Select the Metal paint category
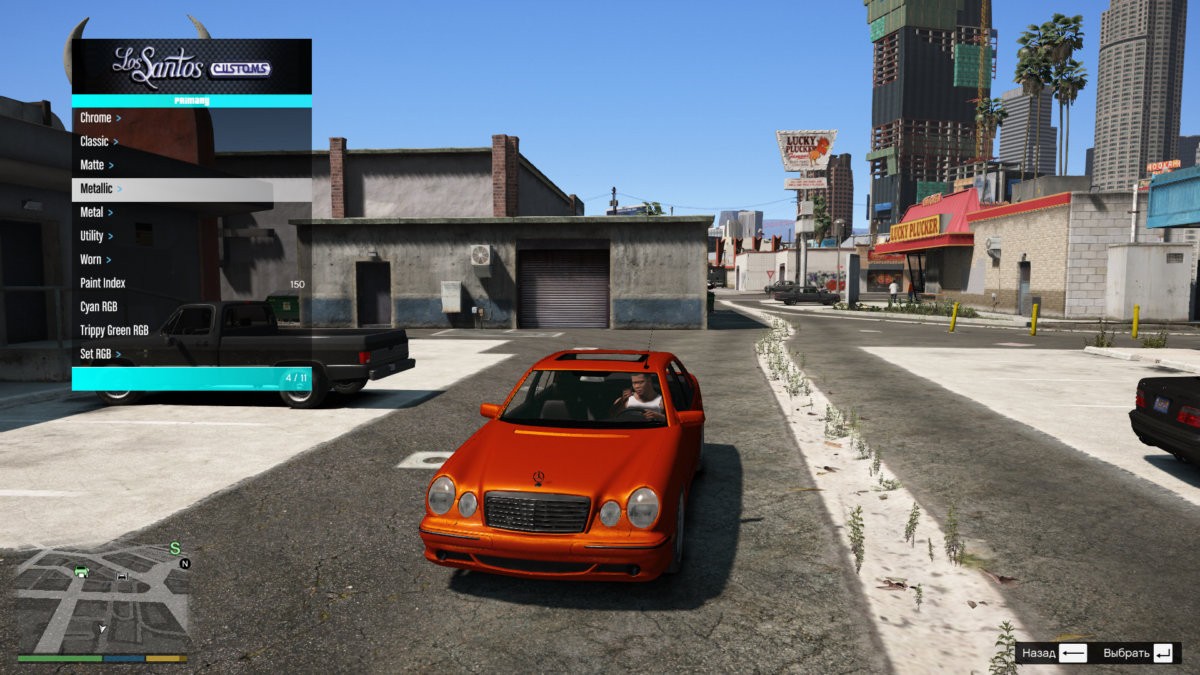 pos(190,213)
